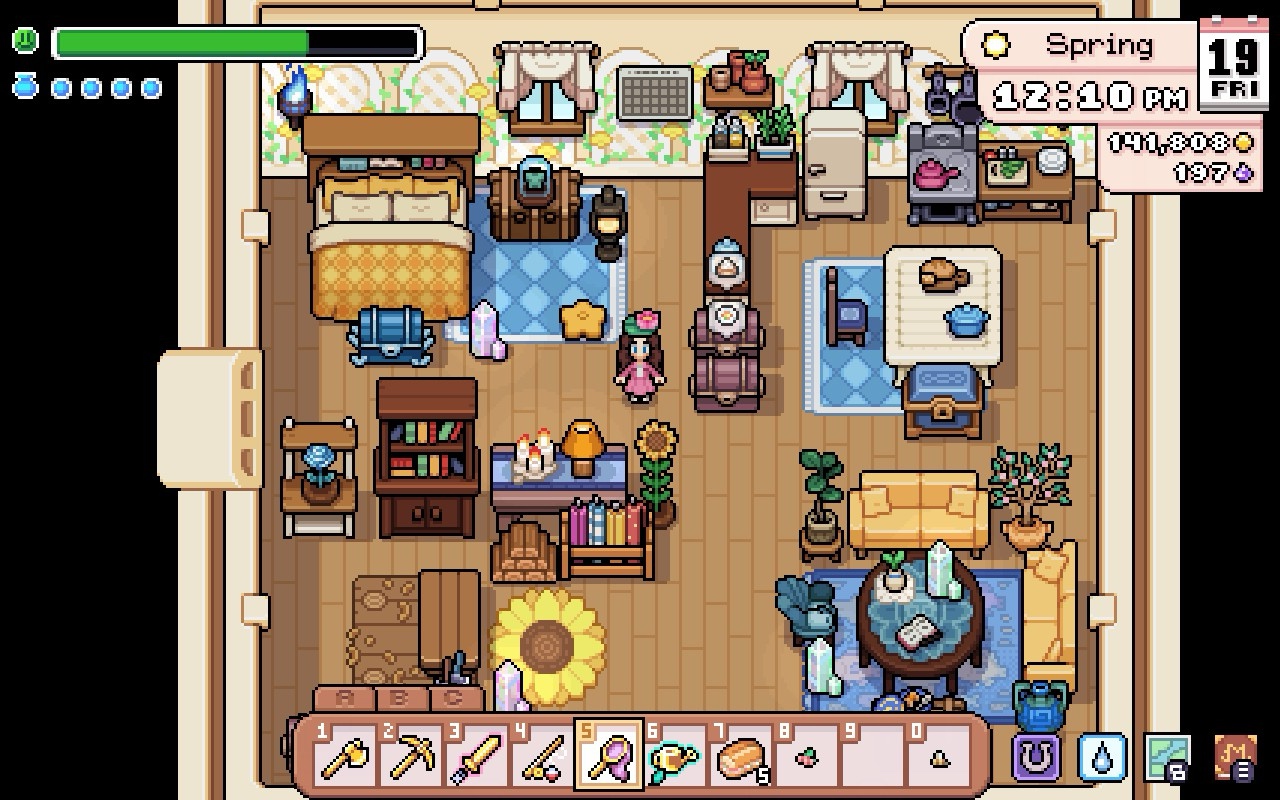The width and height of the screenshot is (1280, 800).
Task: Open the map
Action: [x=1168, y=757]
